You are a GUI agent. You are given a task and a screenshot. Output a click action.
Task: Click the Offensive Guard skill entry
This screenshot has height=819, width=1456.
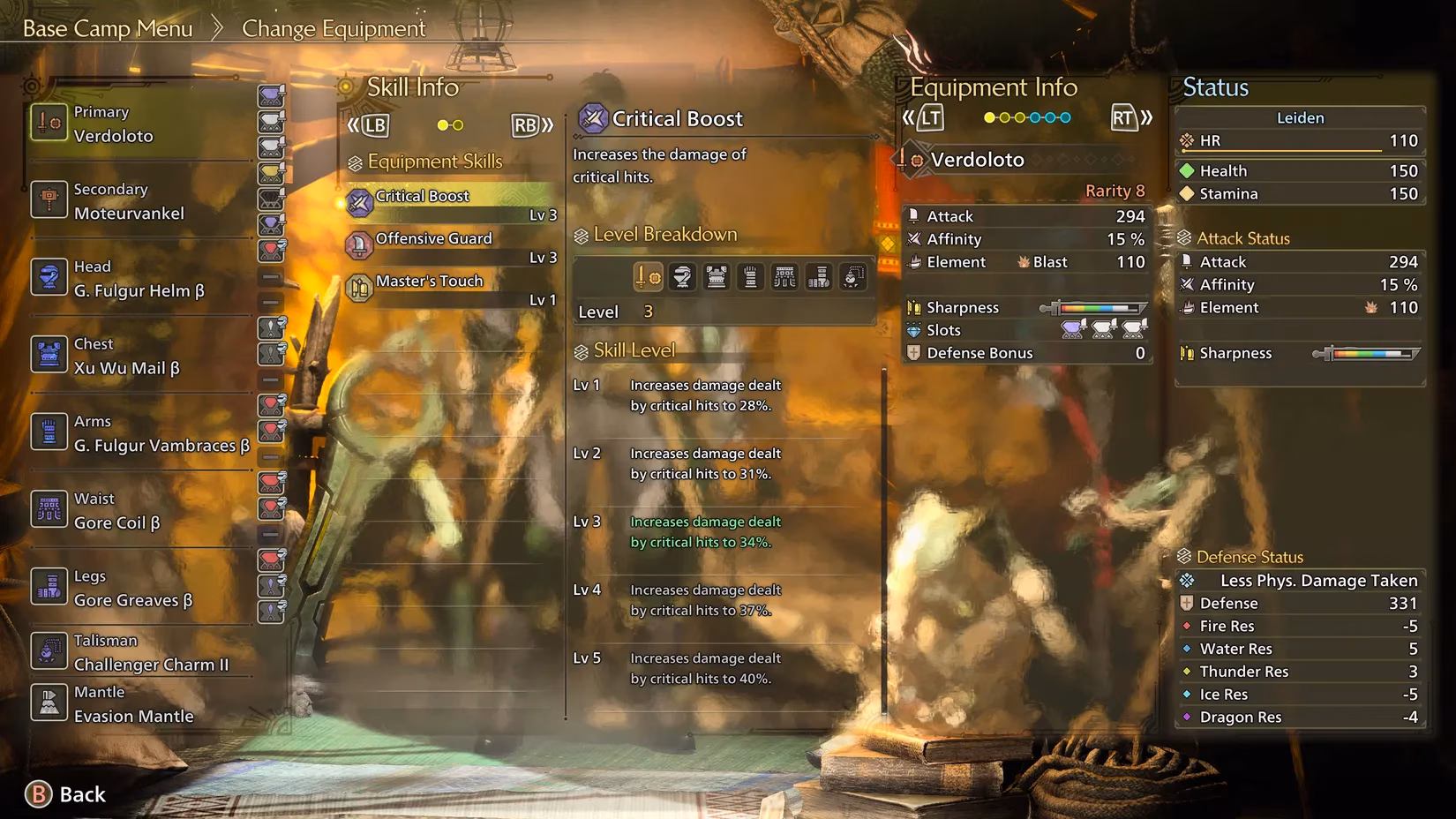pyautogui.click(x=434, y=238)
